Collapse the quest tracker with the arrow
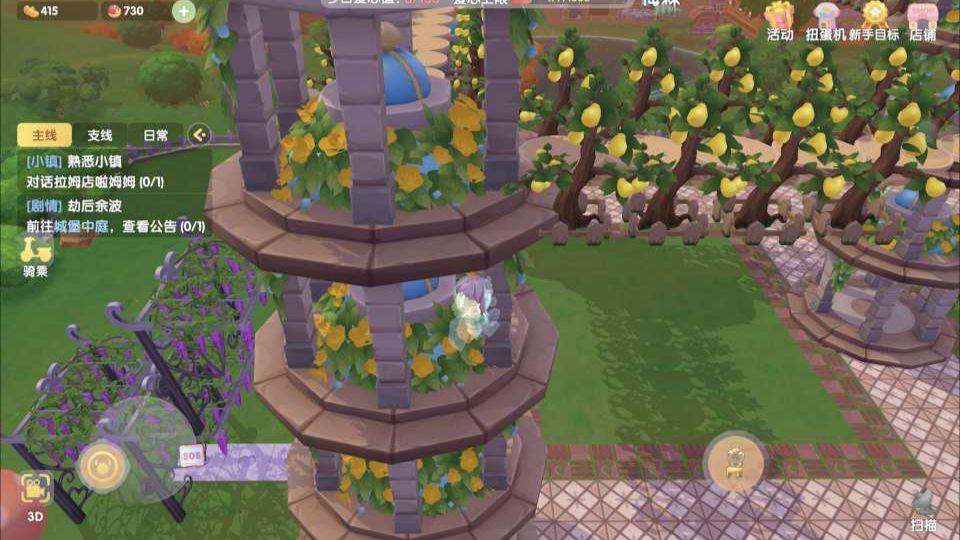This screenshot has height=540, width=960. point(200,135)
